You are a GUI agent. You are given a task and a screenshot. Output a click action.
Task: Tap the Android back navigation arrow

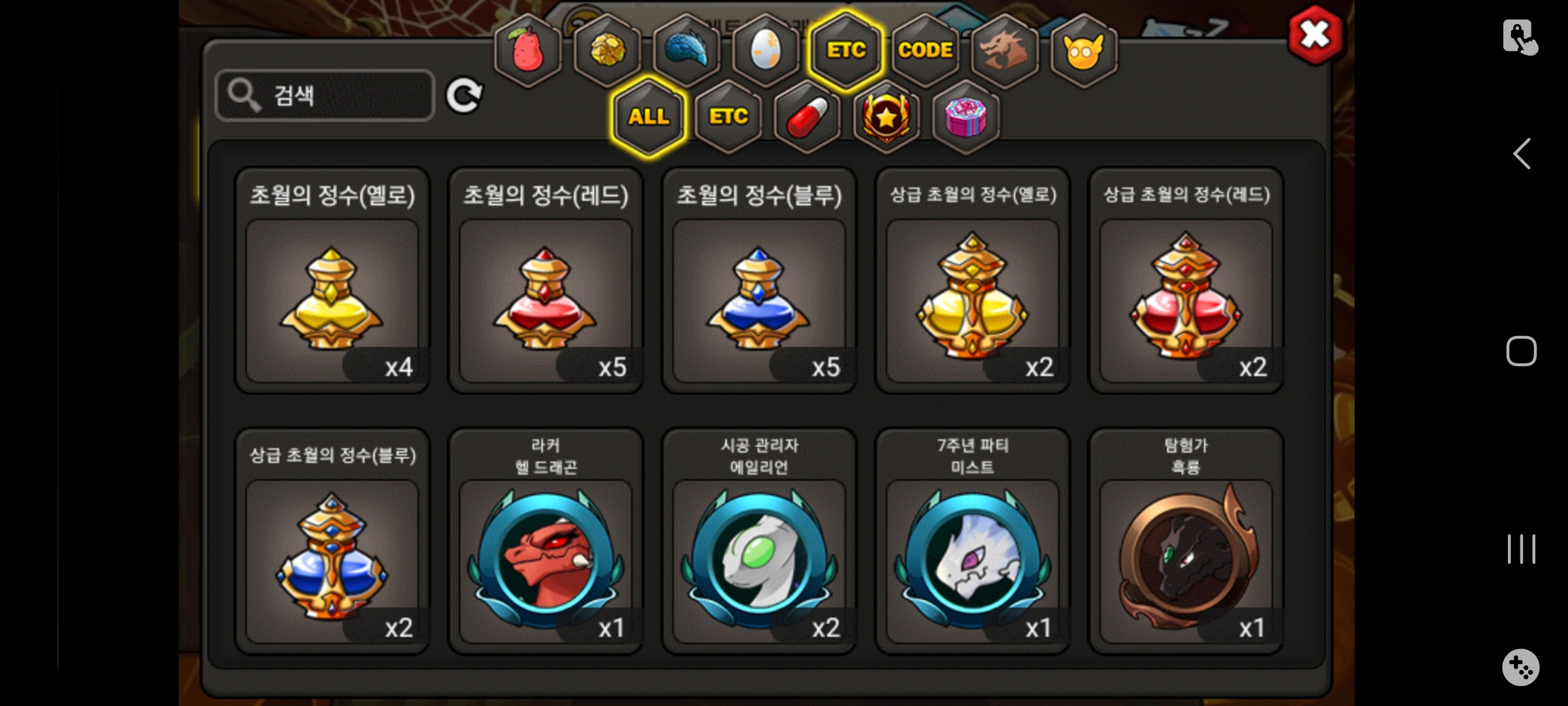(1522, 154)
